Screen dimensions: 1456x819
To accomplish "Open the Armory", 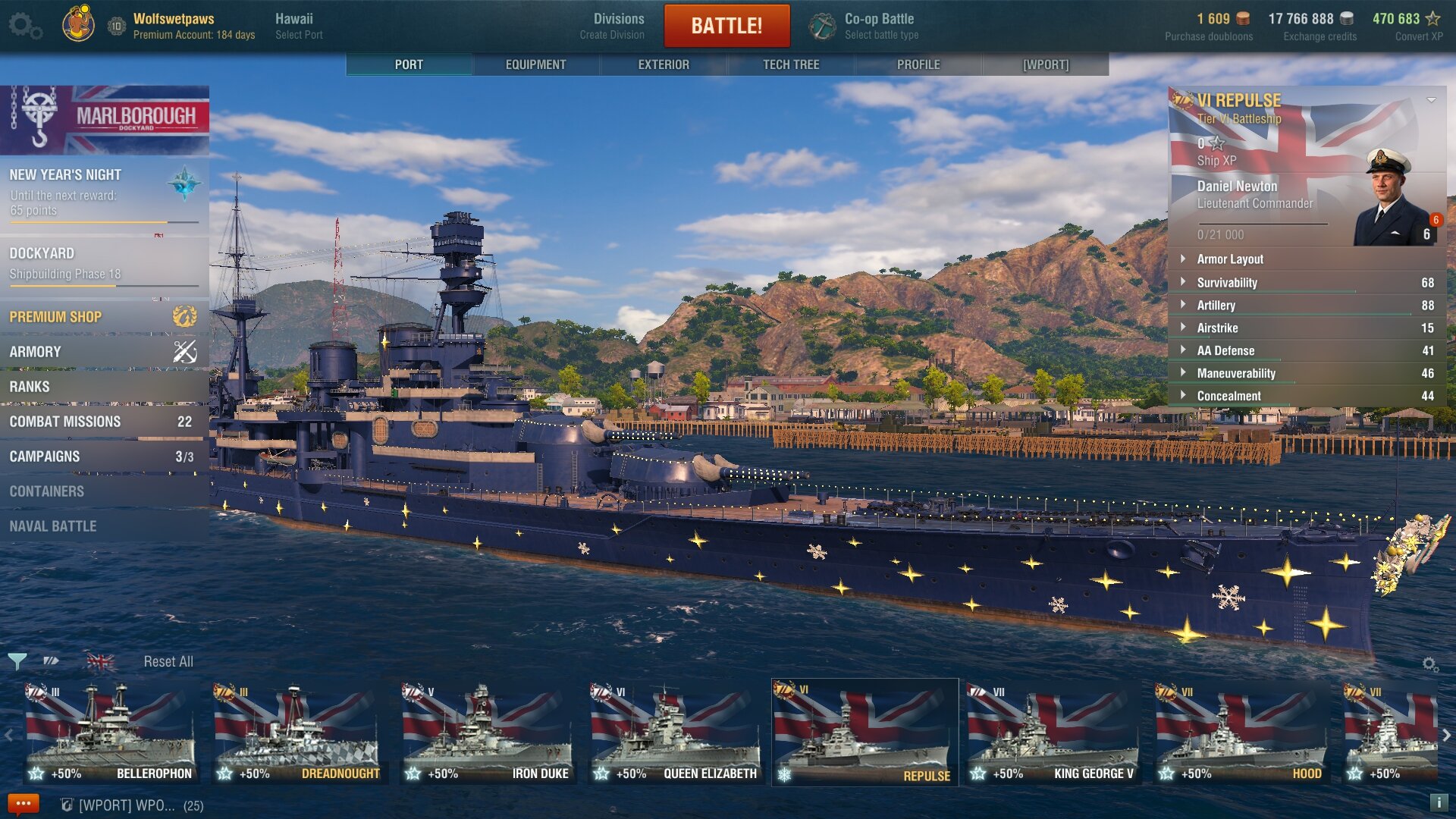I will [104, 352].
